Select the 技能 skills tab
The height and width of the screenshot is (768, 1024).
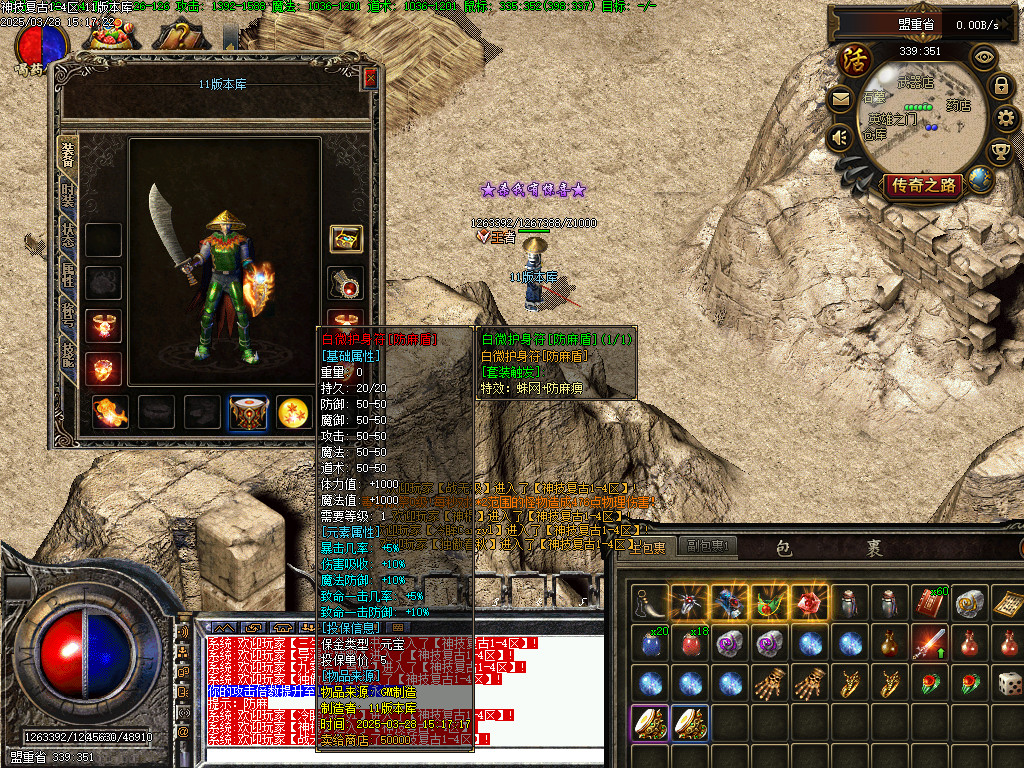click(68, 350)
